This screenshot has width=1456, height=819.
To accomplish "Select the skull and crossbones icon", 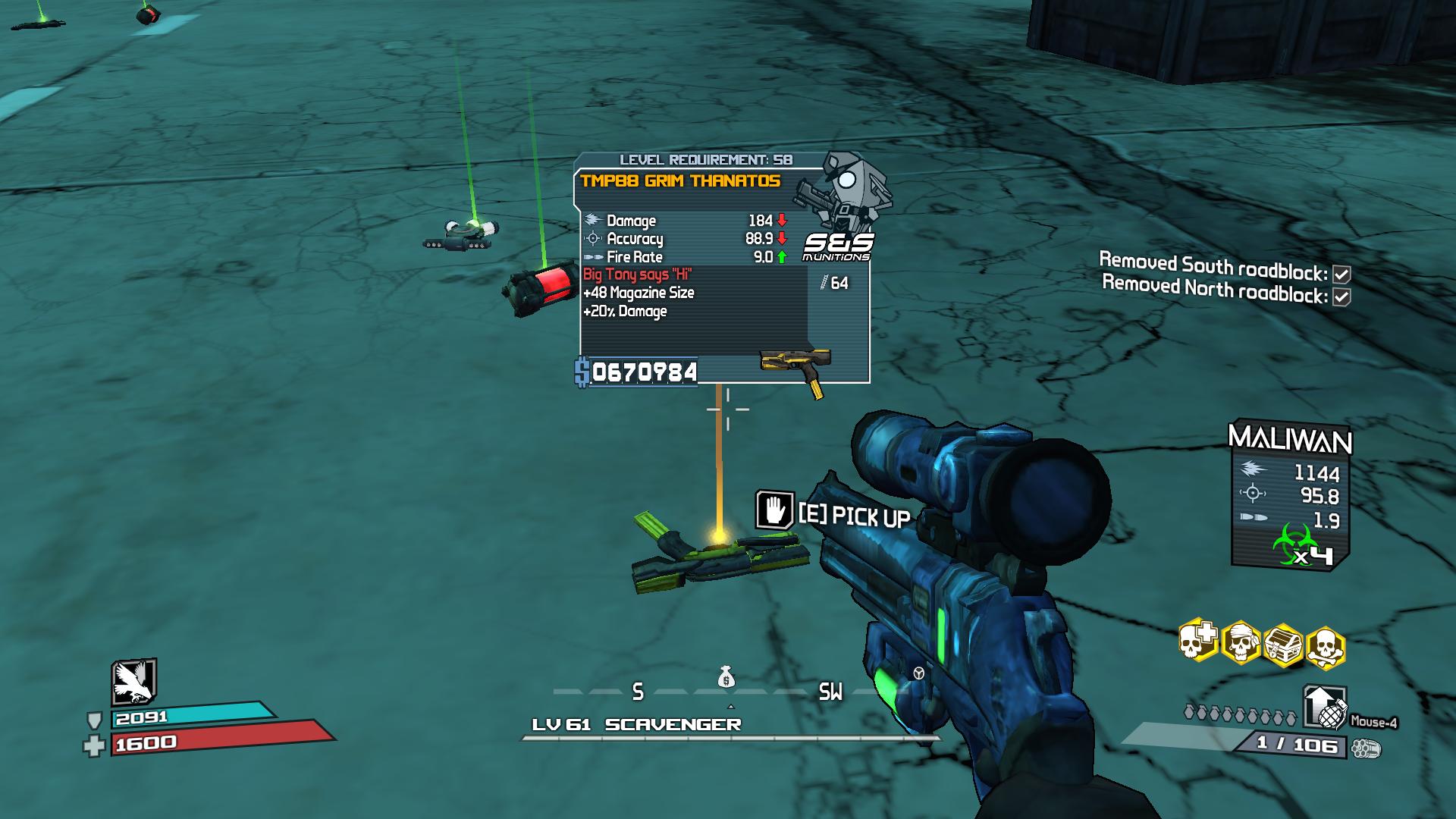I will pos(1325,648).
